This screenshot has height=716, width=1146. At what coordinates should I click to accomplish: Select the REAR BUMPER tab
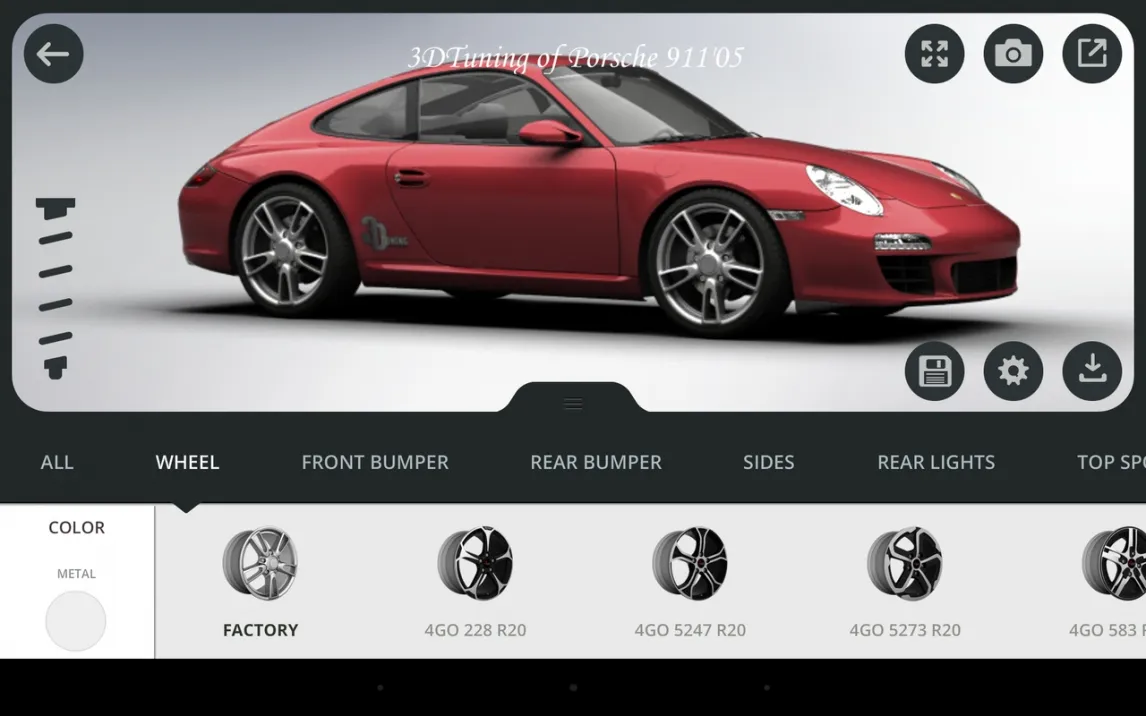(596, 462)
